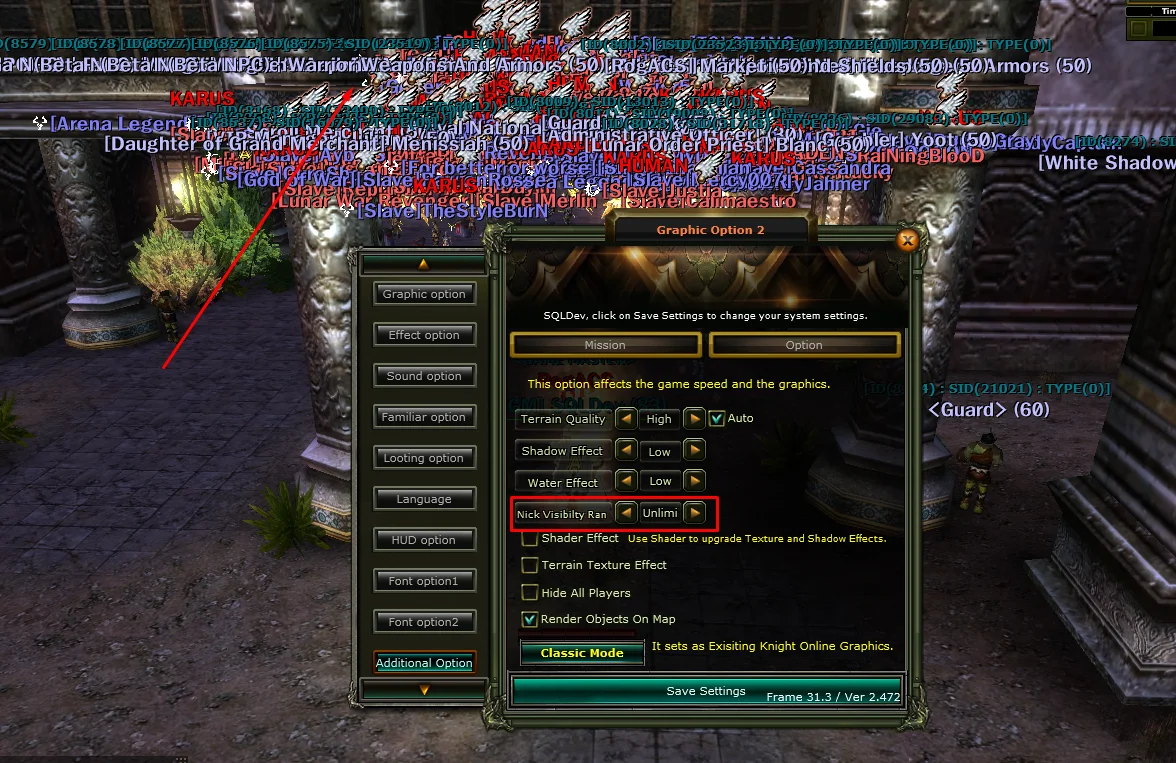This screenshot has height=763, width=1176.
Task: Open the Font option2 entry
Action: (x=424, y=622)
